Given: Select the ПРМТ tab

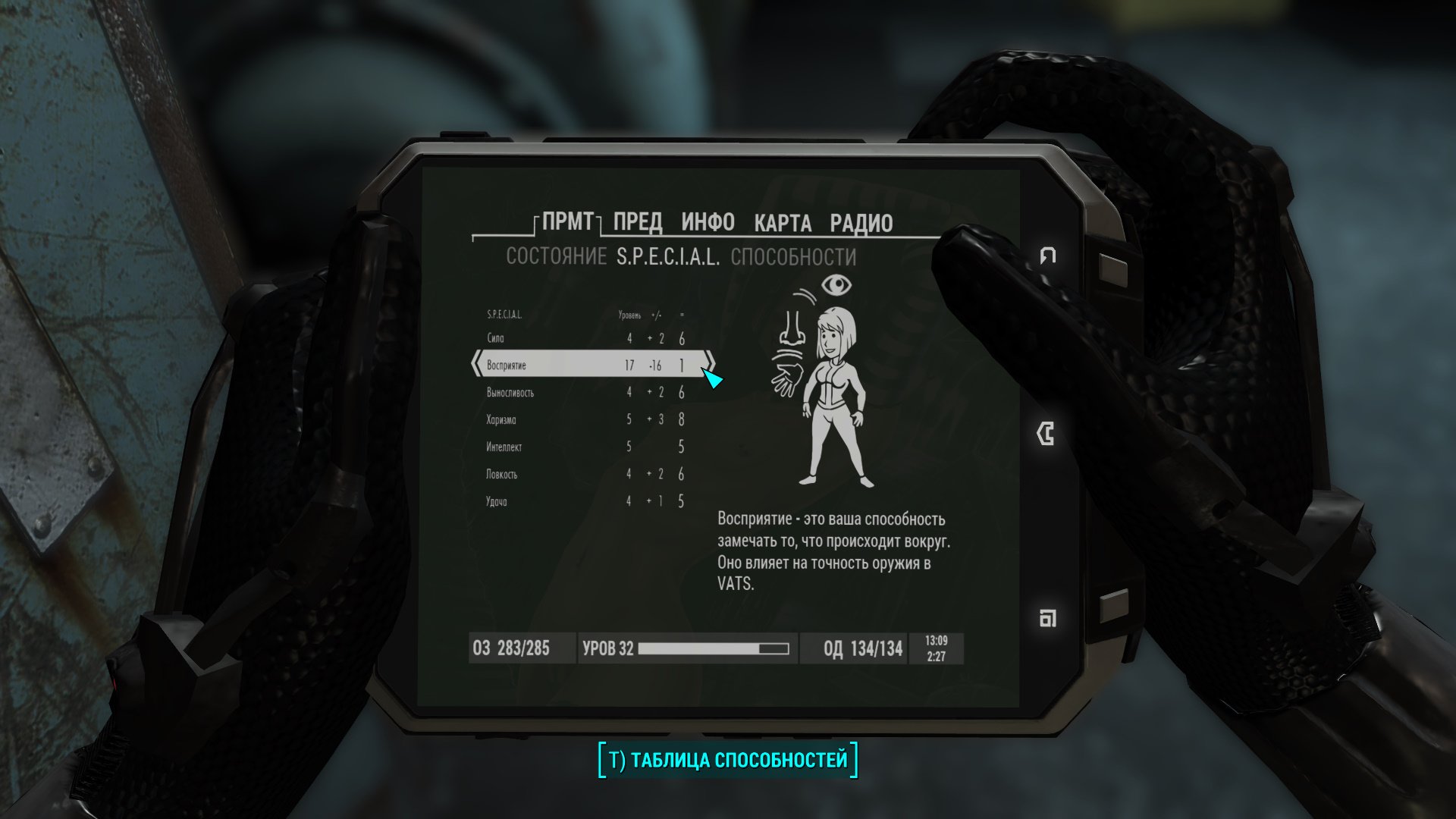Looking at the screenshot, I should 568,221.
